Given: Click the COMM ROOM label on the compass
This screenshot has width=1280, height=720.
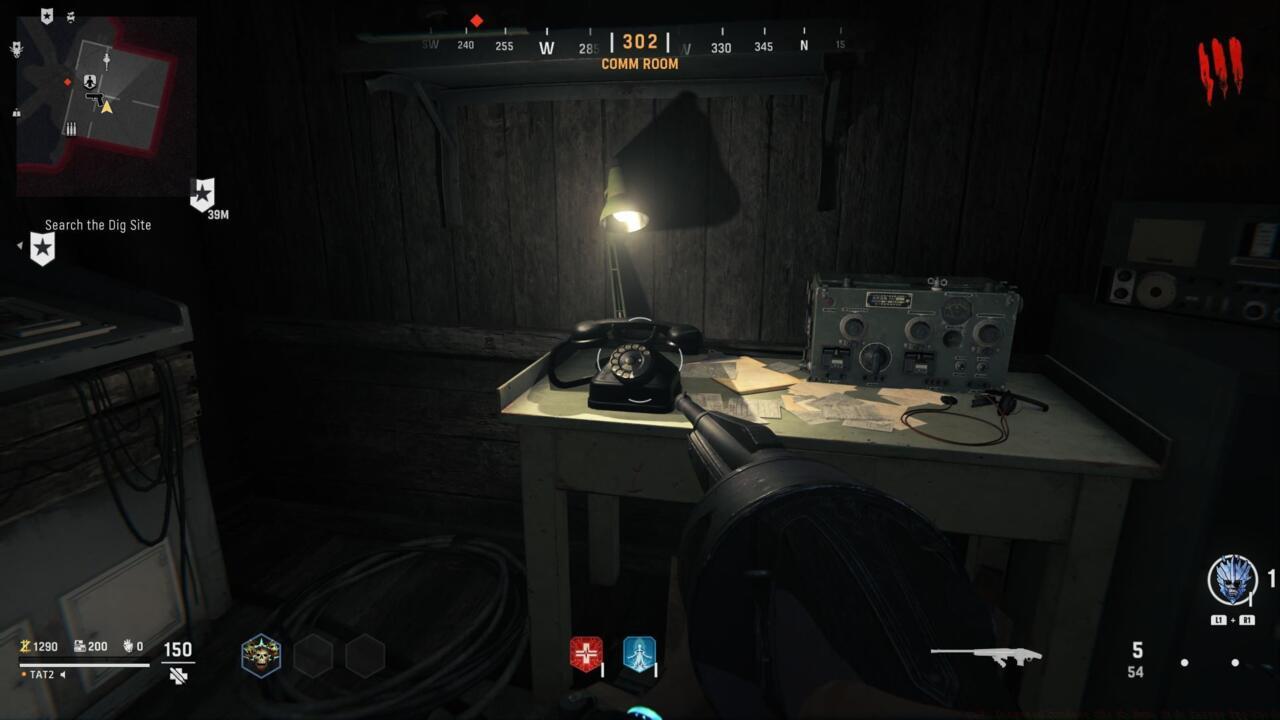Looking at the screenshot, I should click(640, 64).
